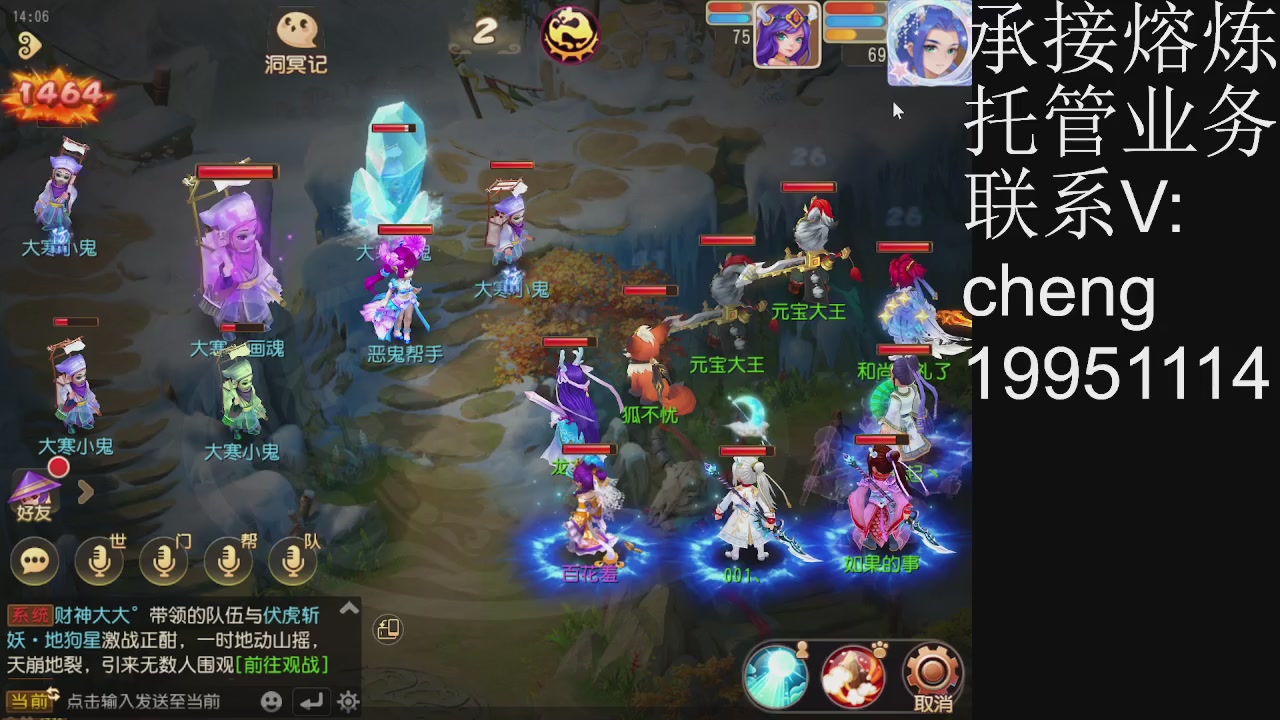Open the 门 sect voice channel tab
The width and height of the screenshot is (1280, 720).
162,560
